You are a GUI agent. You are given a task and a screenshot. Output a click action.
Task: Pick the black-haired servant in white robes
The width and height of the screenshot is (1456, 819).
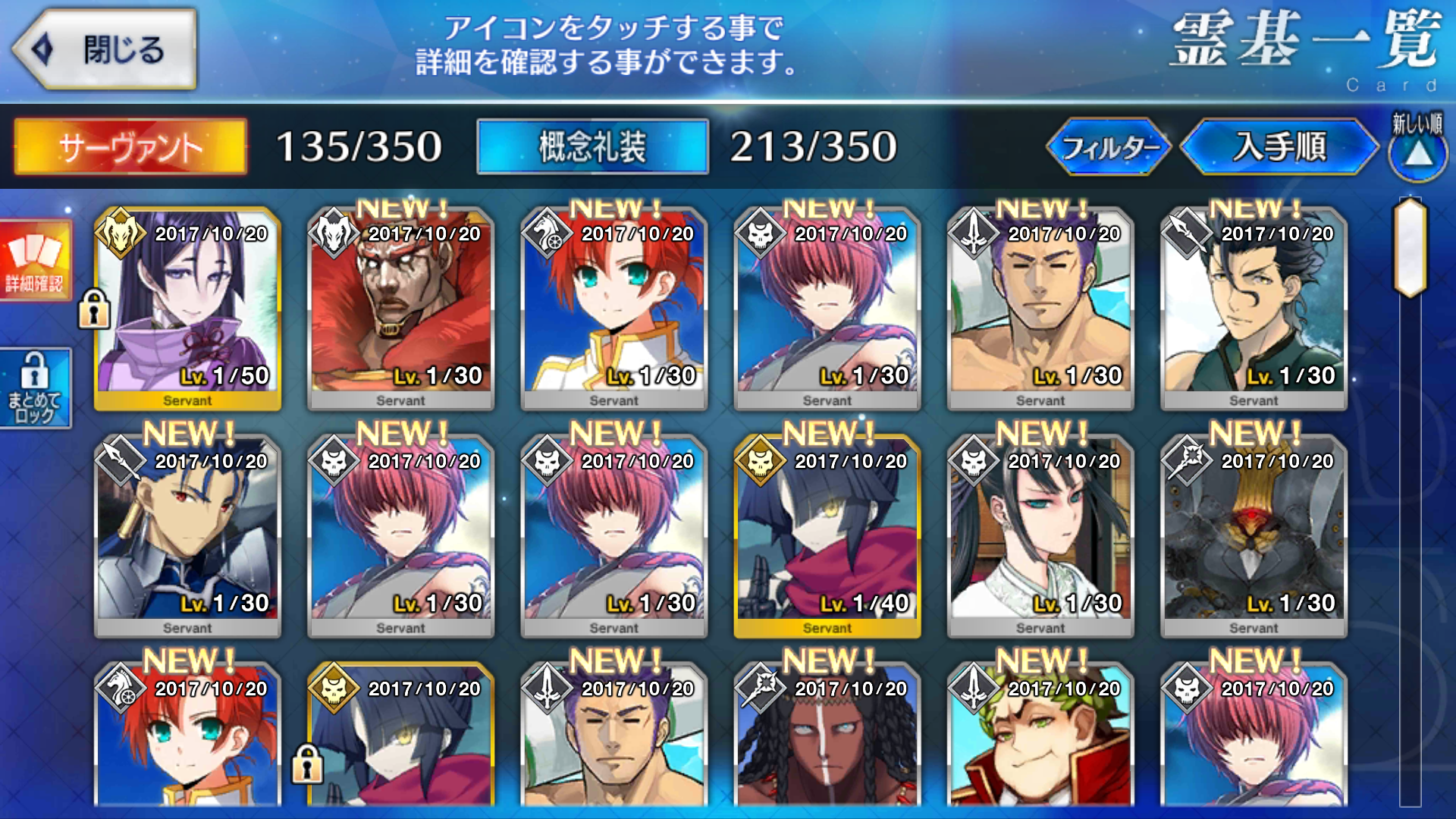[1040, 535]
